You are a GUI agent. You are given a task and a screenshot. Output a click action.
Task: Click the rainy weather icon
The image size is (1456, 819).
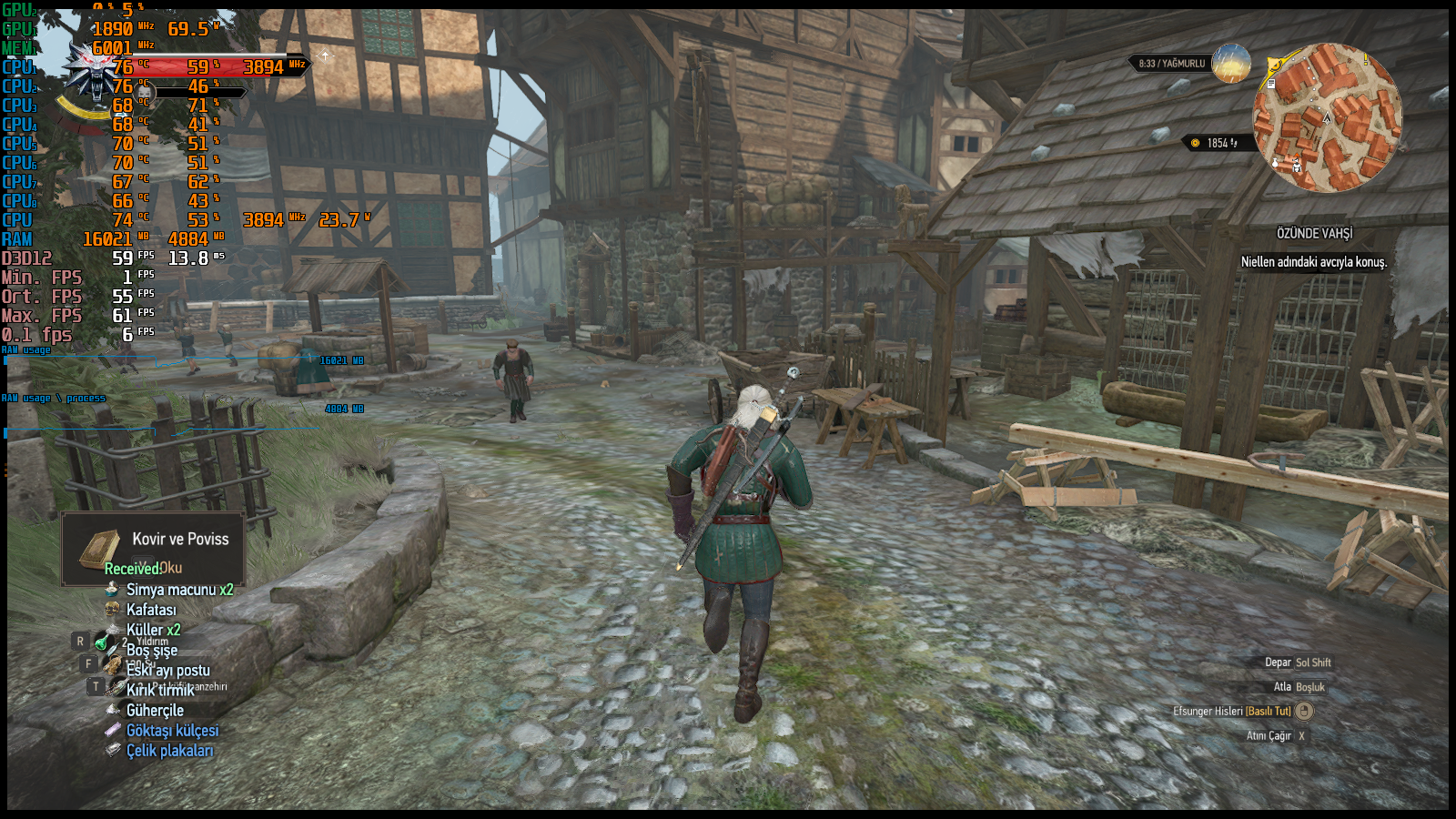(x=1231, y=64)
